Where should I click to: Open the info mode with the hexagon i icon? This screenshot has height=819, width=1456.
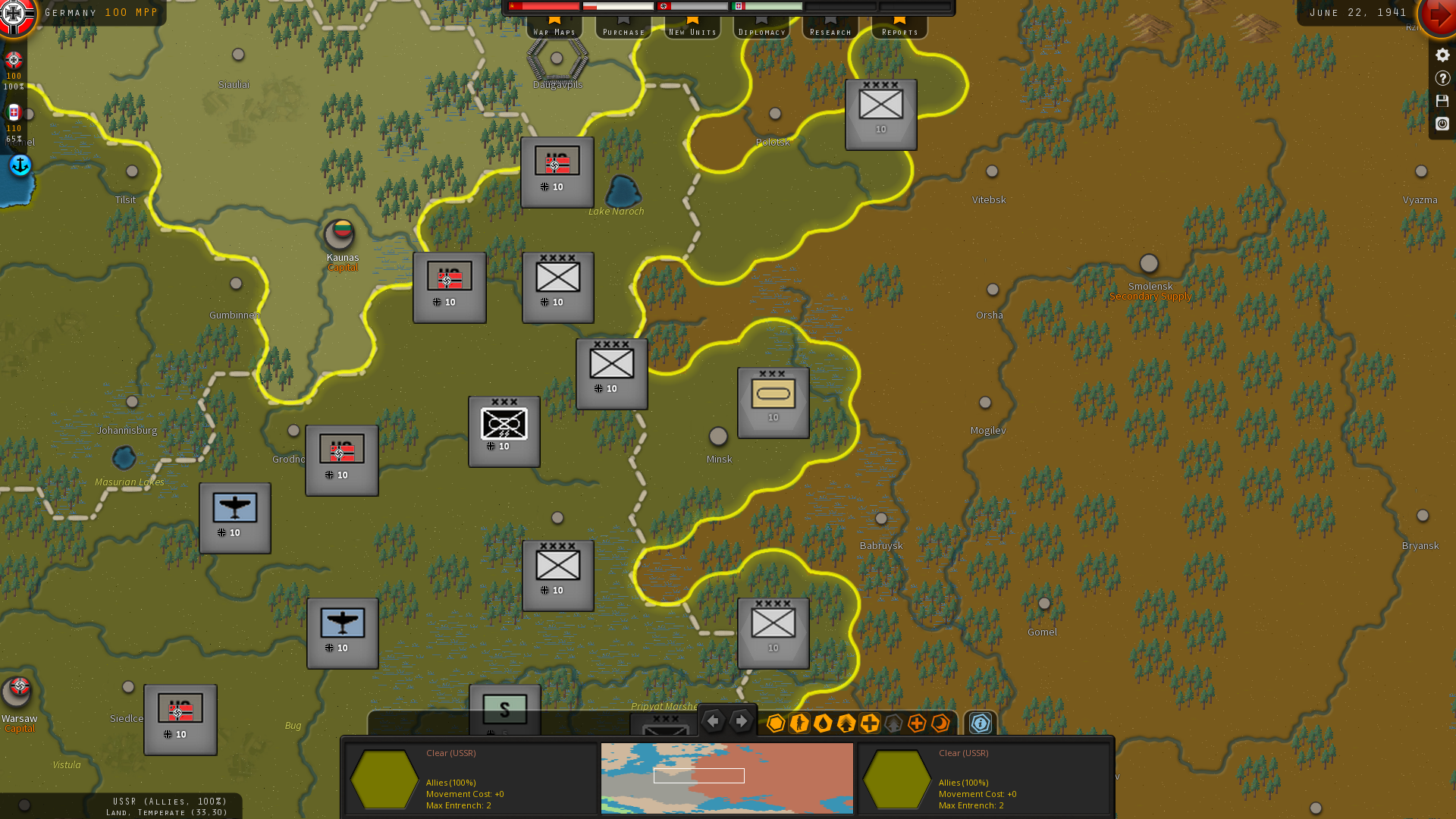pos(979,723)
